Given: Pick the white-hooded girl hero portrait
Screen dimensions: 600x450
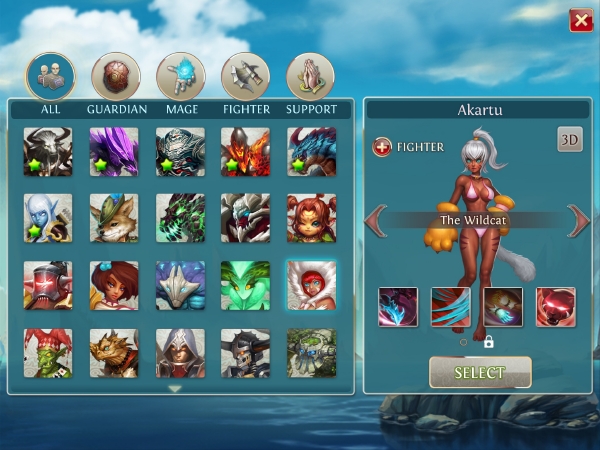Looking at the screenshot, I should (x=311, y=285).
